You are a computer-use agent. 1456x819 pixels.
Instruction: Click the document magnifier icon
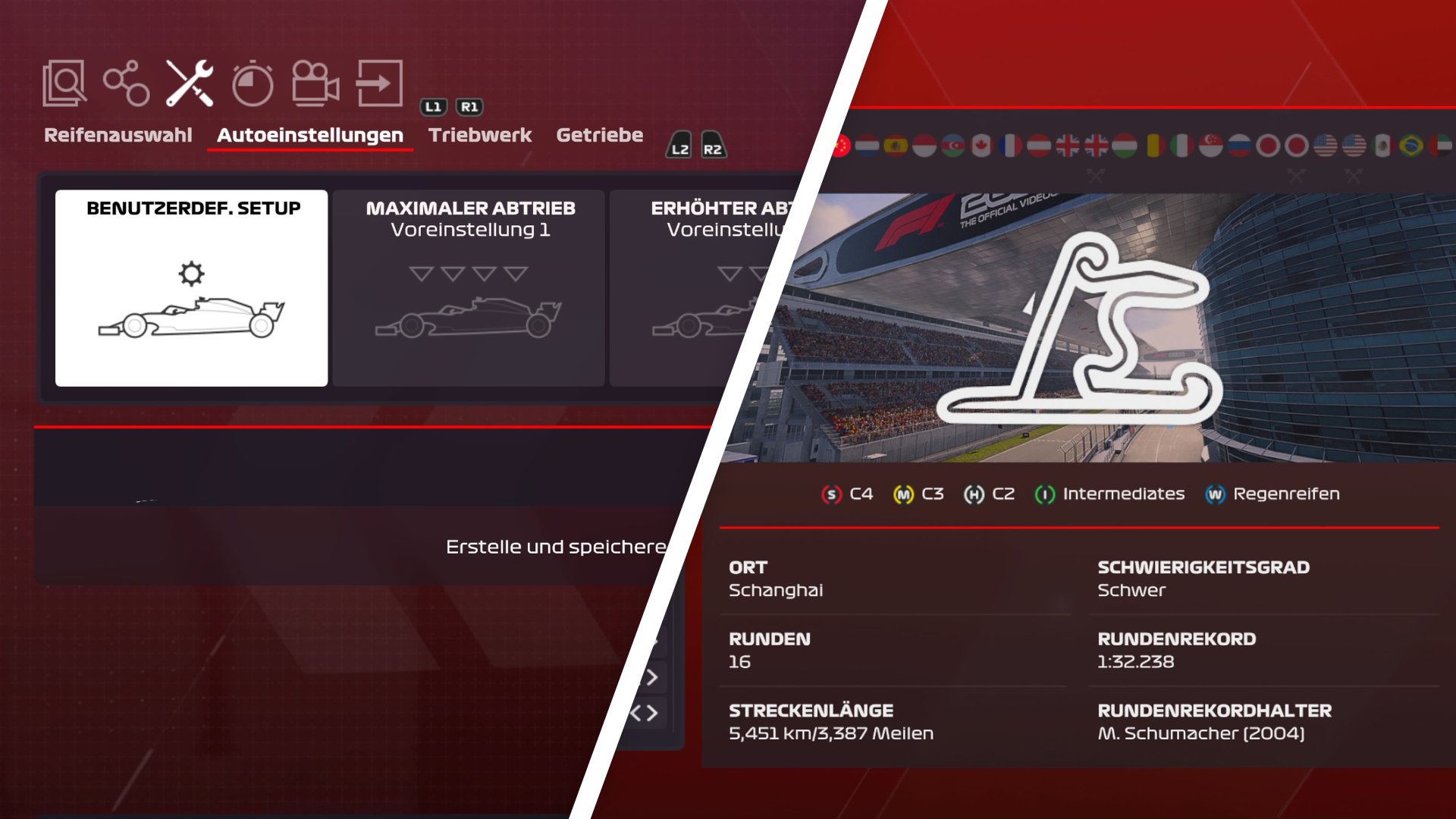pyautogui.click(x=64, y=83)
